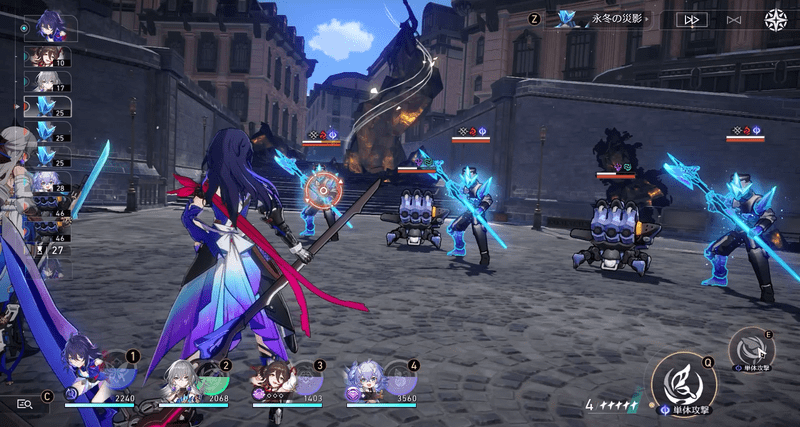The image size is (800, 427).
Task: Toggle the auto-battle button
Action: click(x=734, y=19)
